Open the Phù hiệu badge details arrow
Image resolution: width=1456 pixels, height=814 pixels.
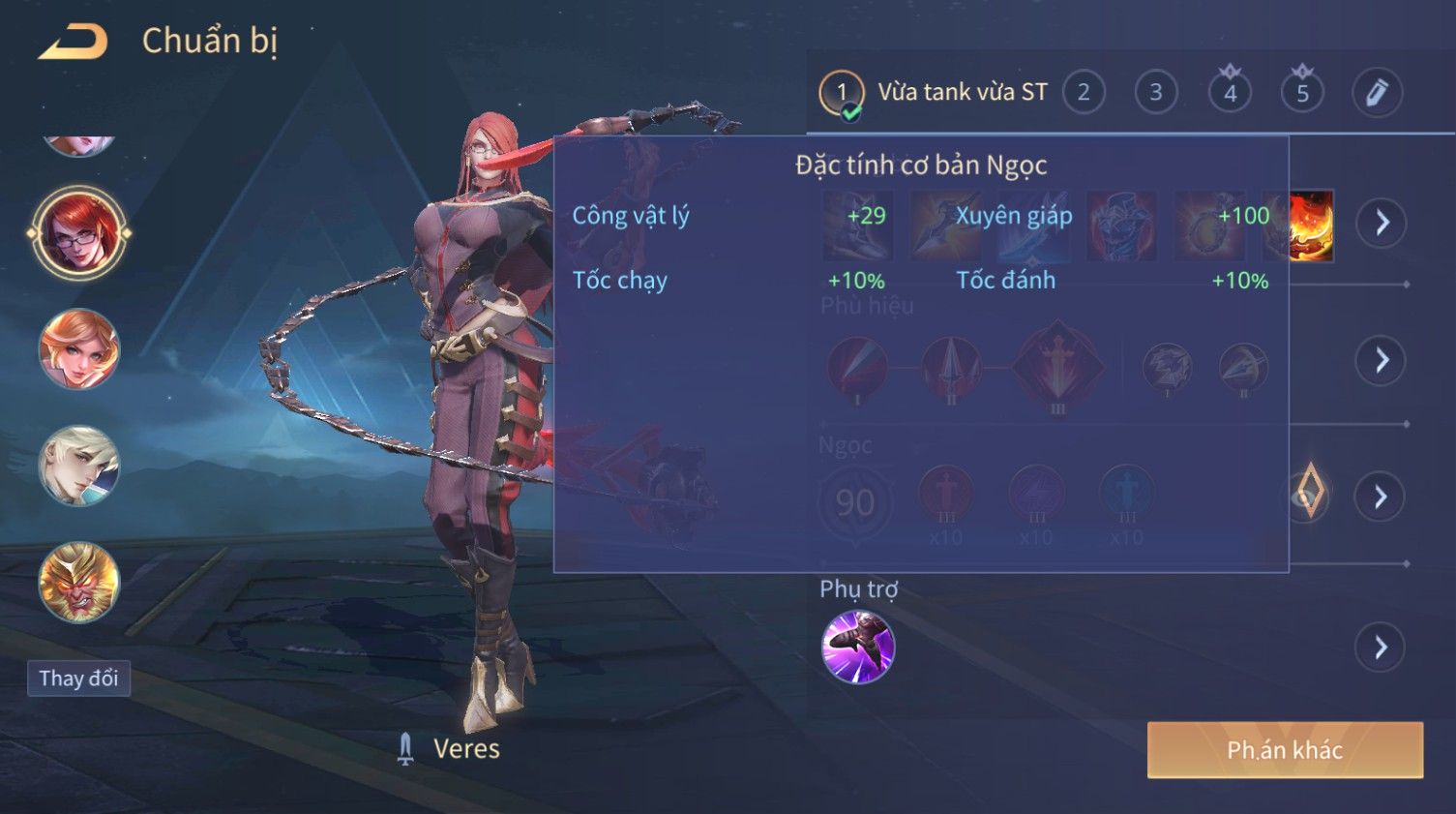click(x=1381, y=361)
